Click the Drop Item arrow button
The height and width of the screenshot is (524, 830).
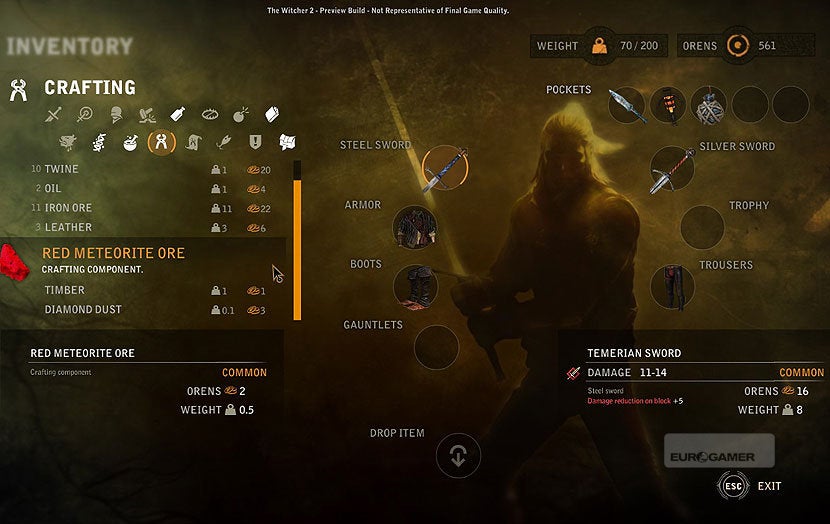pyautogui.click(x=458, y=456)
